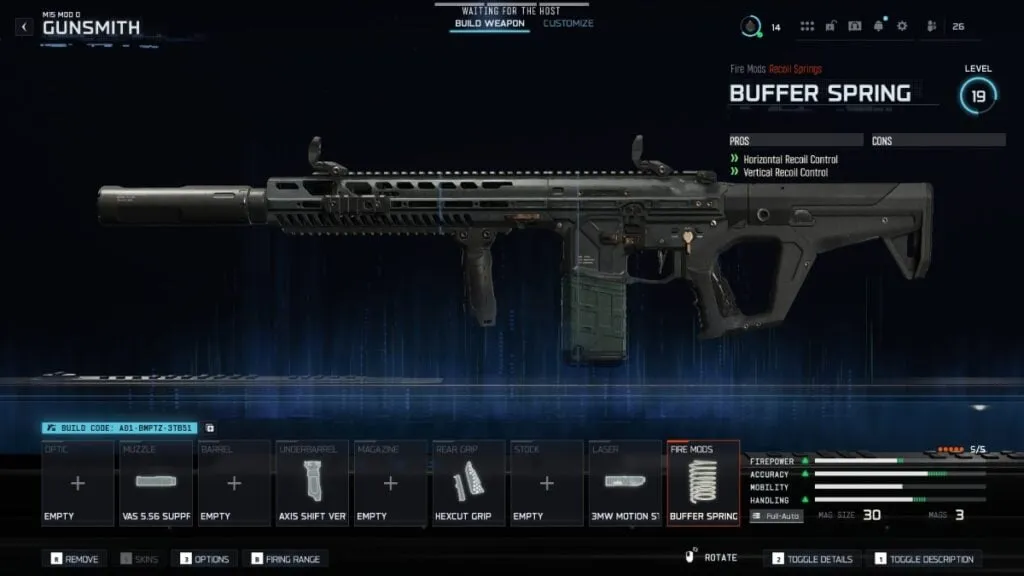Copy the build code
Image resolution: width=1024 pixels, height=576 pixels.
pyautogui.click(x=210, y=428)
